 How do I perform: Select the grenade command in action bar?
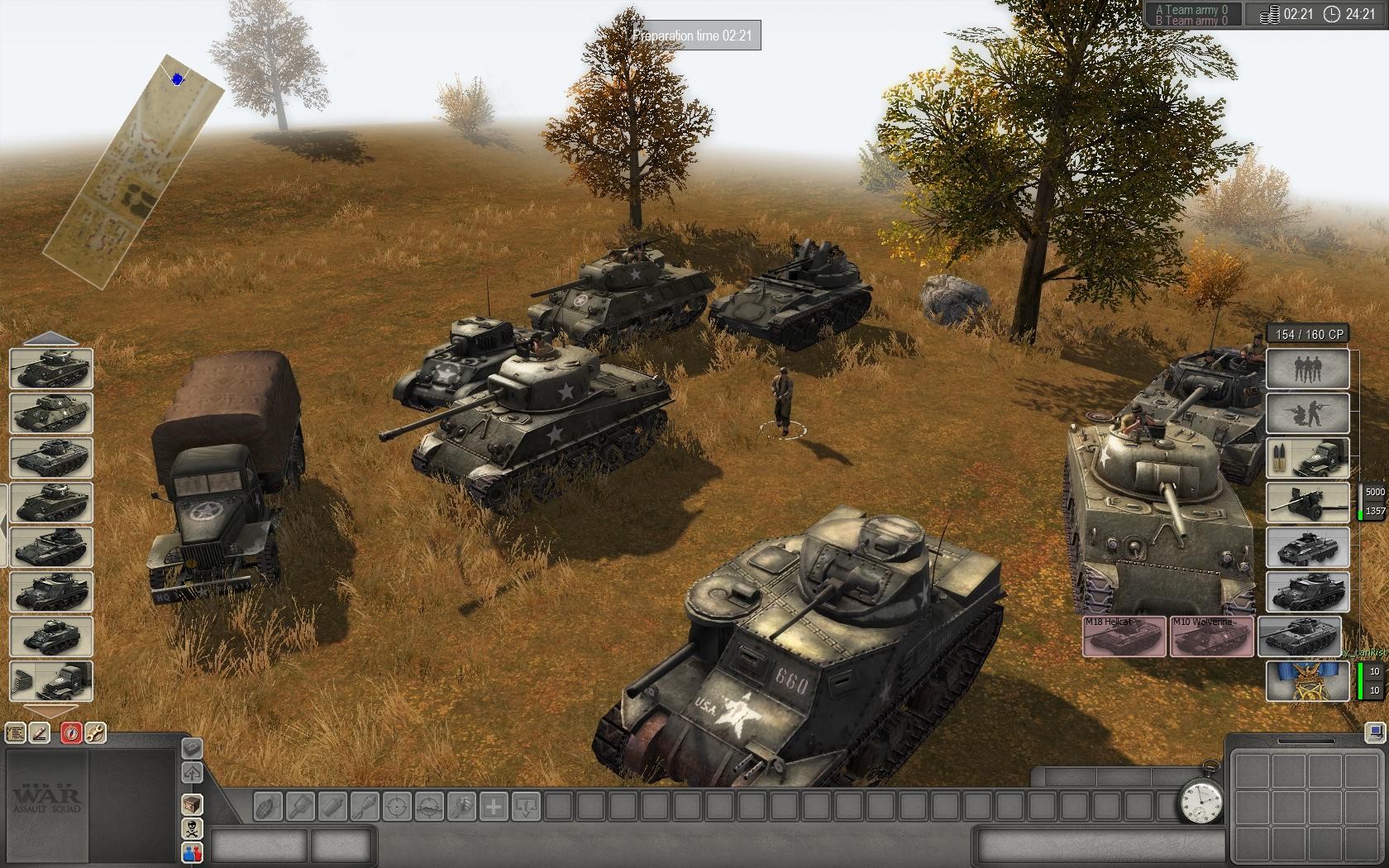269,806
